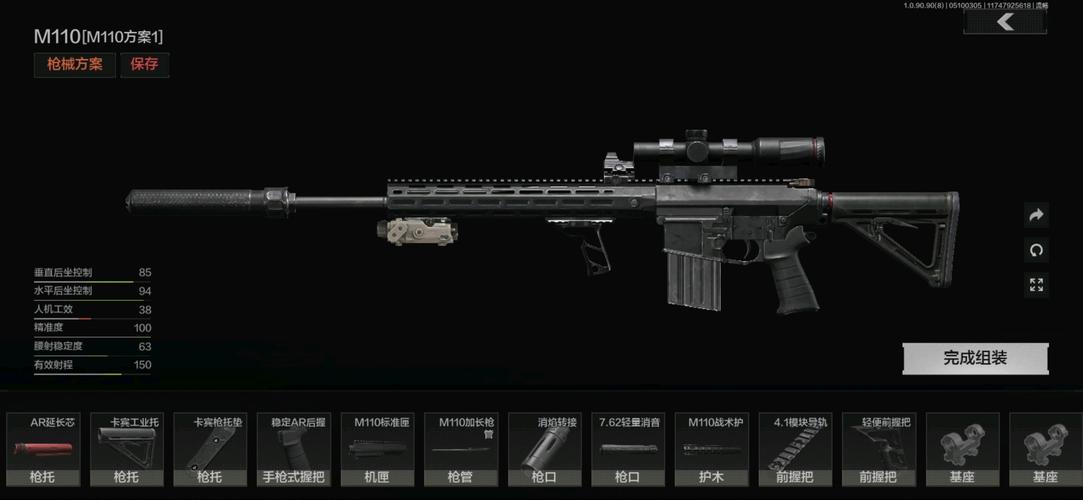This screenshot has height=500, width=1083.
Task: Toggle fullscreen weapon view icon
Action: [x=1036, y=286]
